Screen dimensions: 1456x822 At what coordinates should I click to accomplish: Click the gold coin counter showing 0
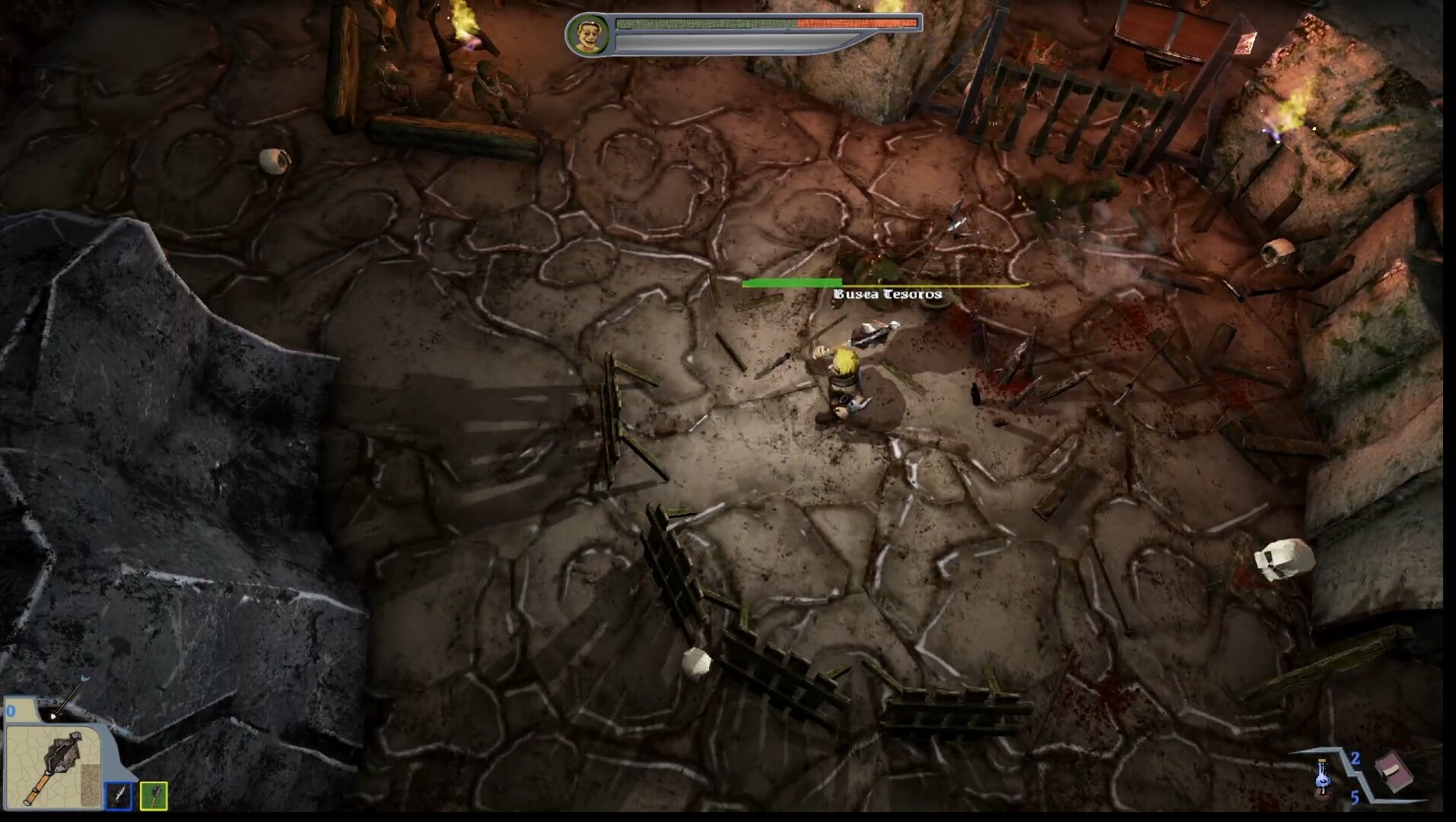coord(11,710)
